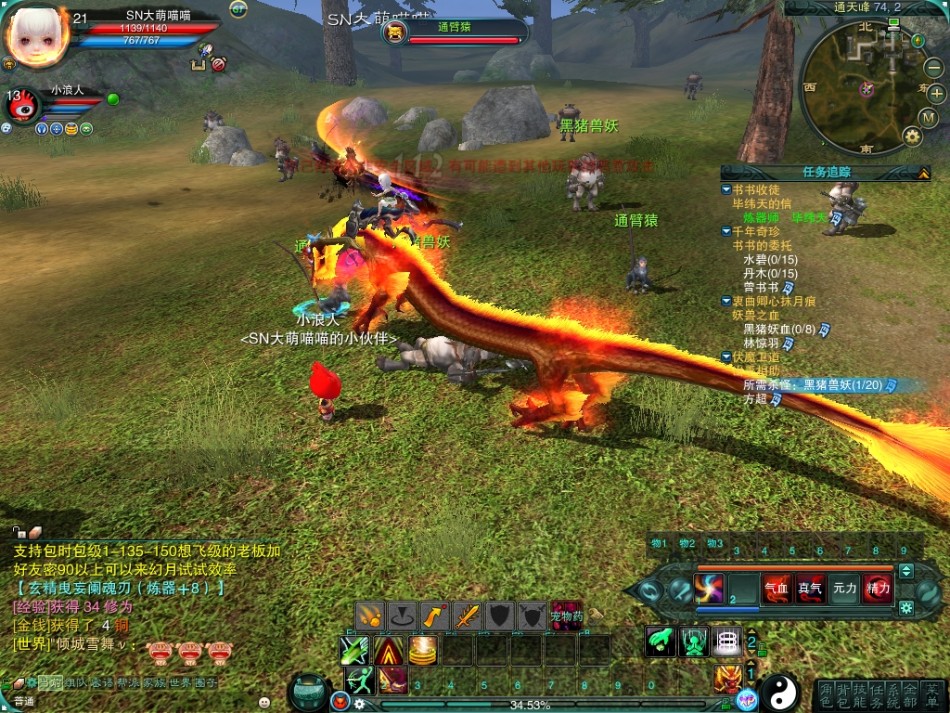The image size is (950, 713).
Task: Click the player character portrait
Action: point(36,36)
